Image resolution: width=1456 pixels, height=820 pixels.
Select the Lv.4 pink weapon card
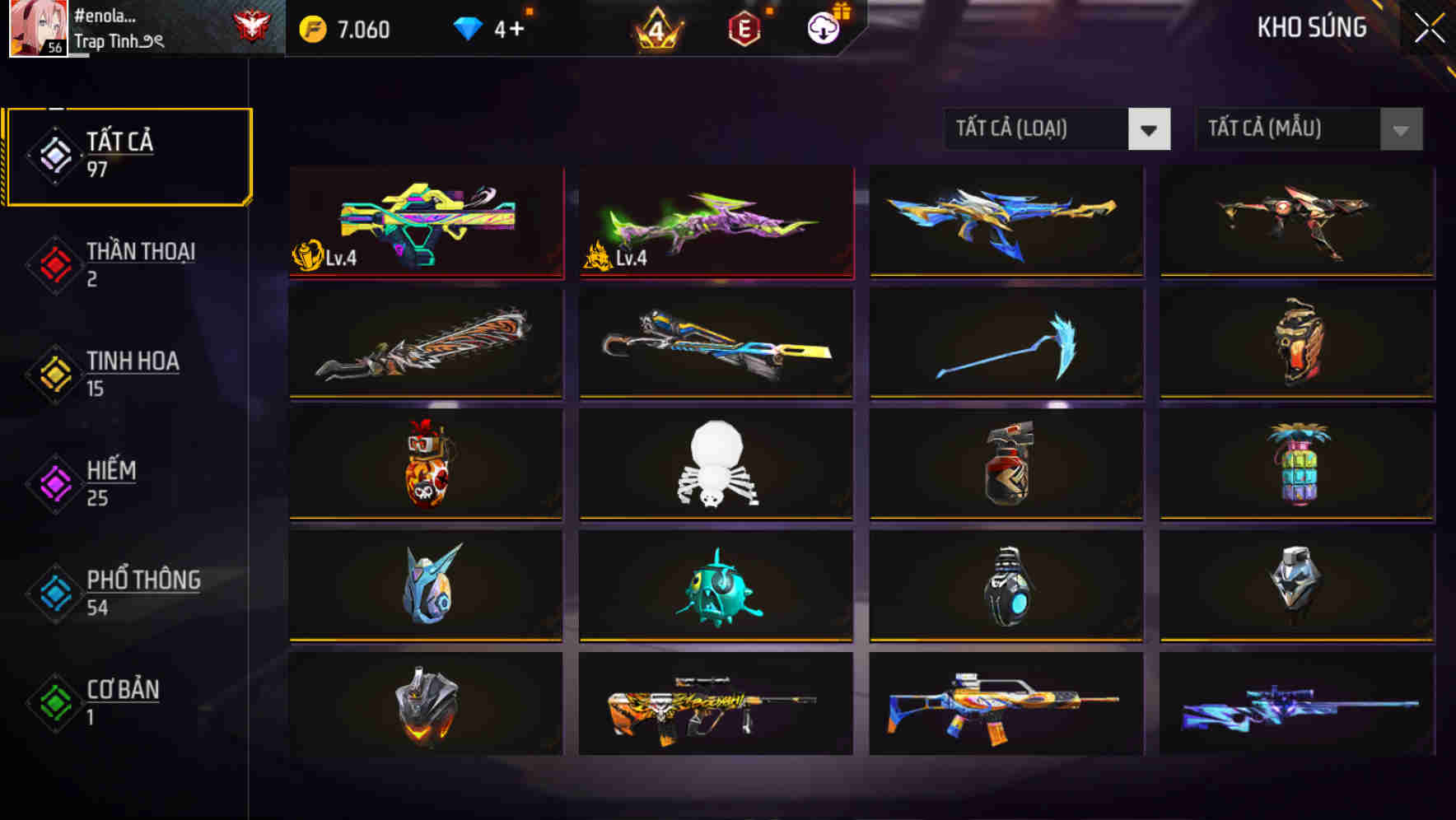tap(716, 222)
